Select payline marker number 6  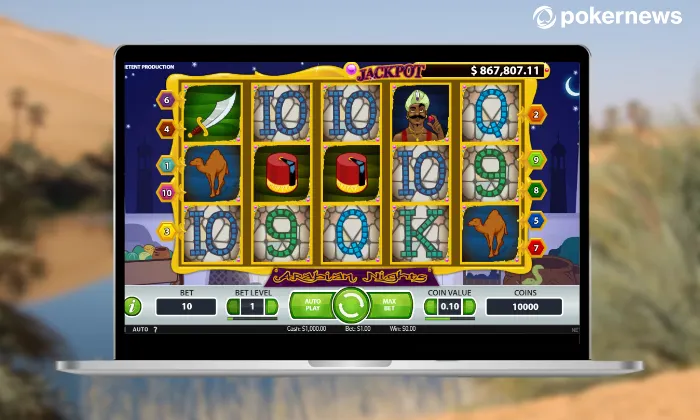[165, 99]
